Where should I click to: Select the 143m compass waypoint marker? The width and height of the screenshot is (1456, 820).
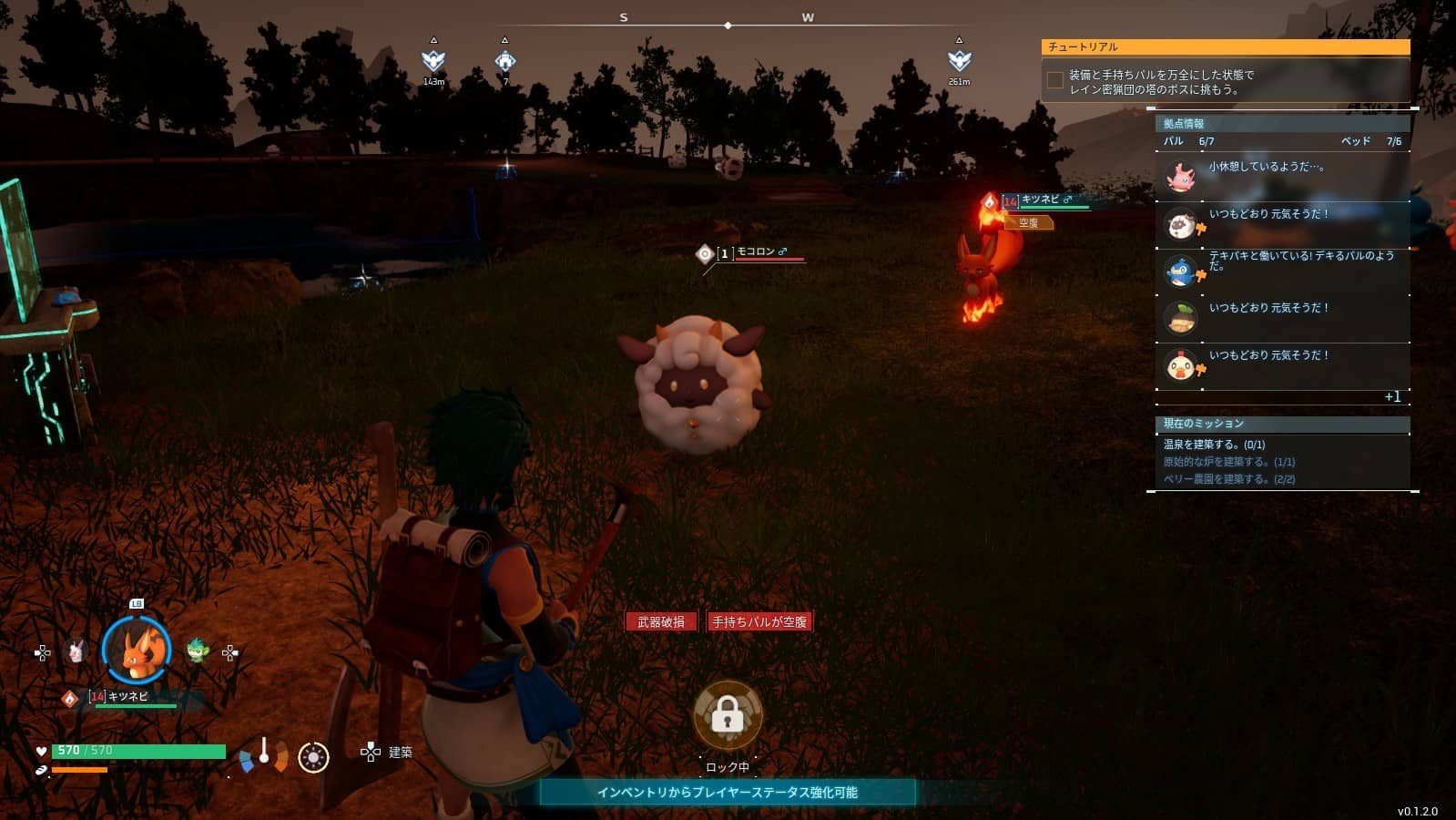pyautogui.click(x=433, y=61)
